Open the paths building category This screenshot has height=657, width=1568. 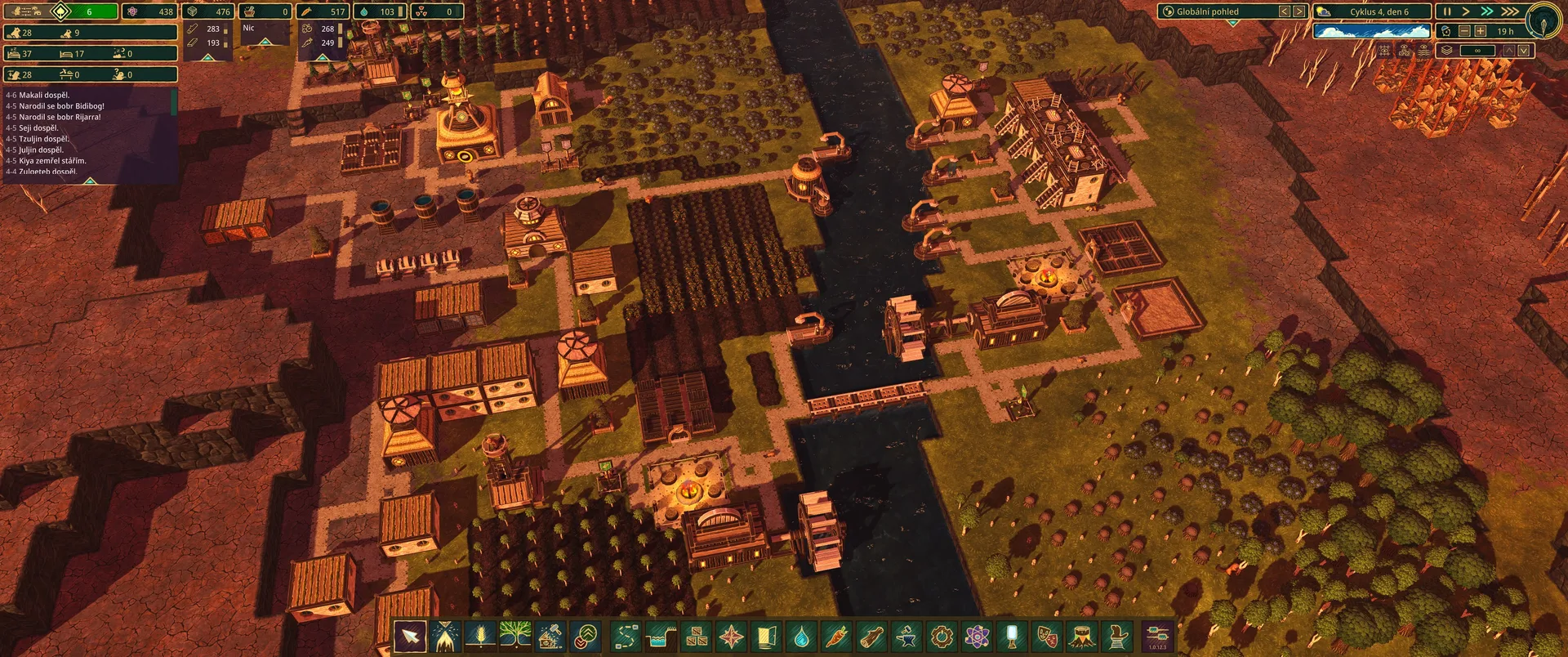coord(626,636)
